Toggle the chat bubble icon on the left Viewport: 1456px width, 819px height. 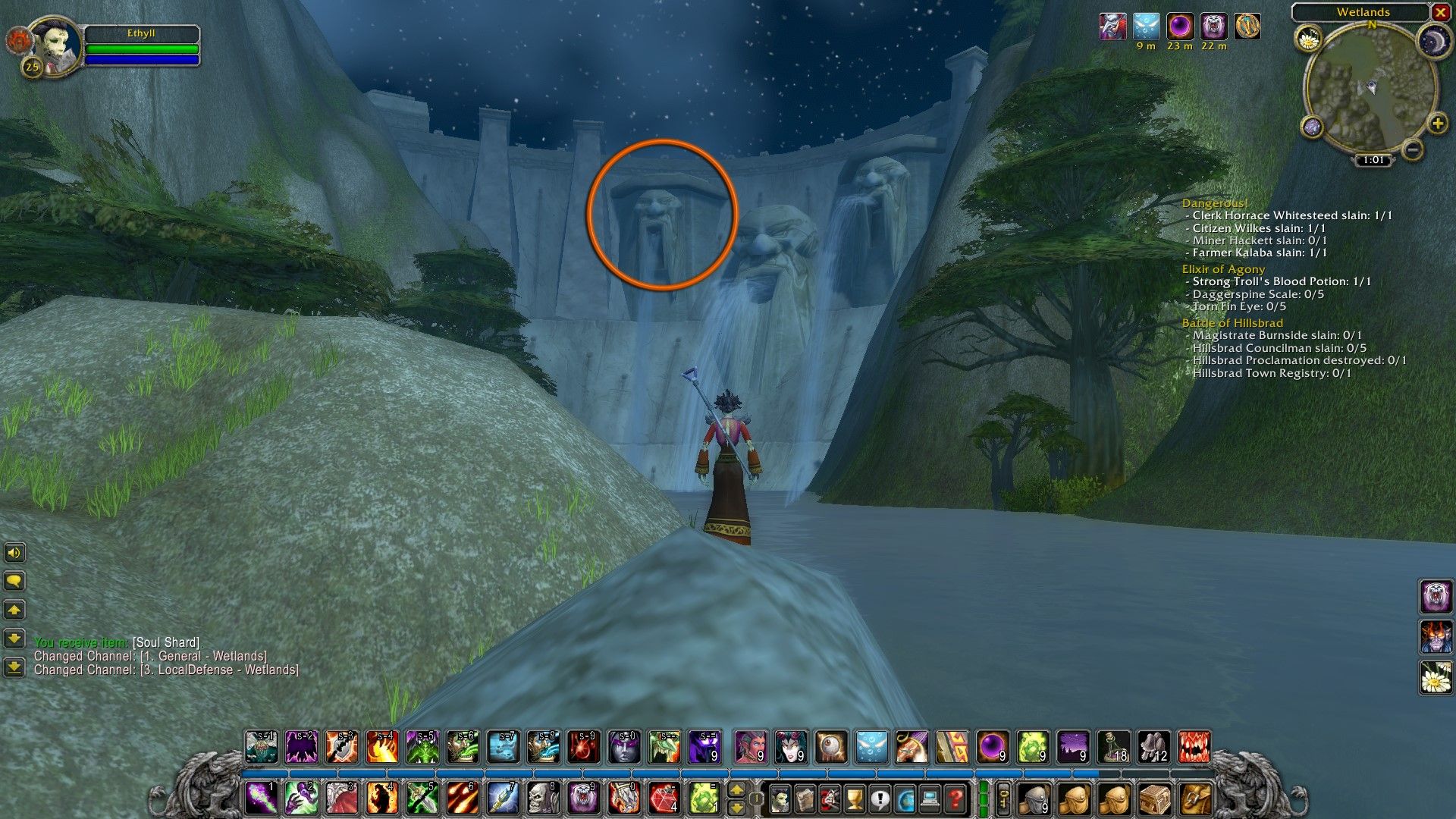pos(14,581)
